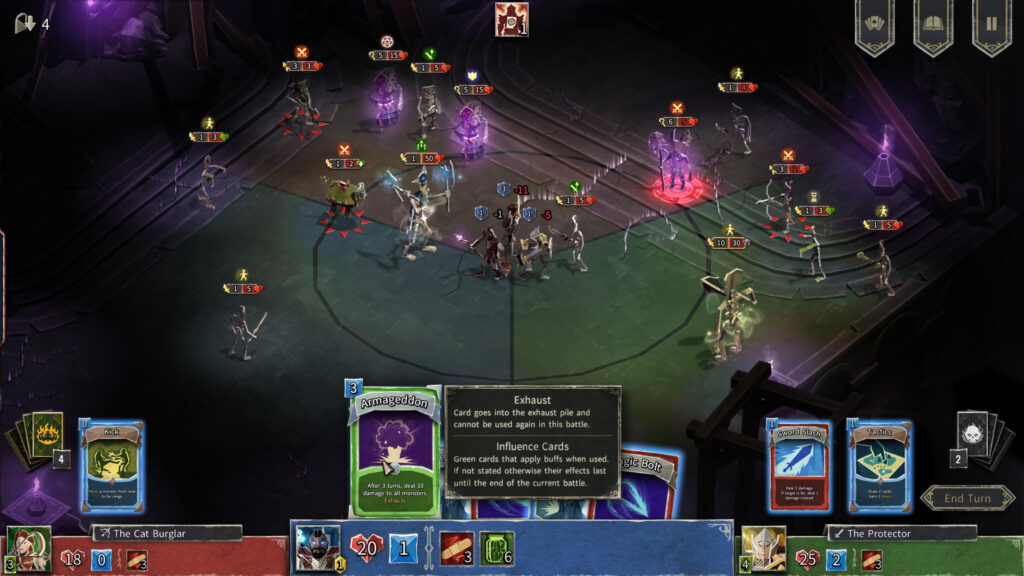Screen dimensions: 1024x576
Task: Pick the Tactics card
Action: coord(880,466)
